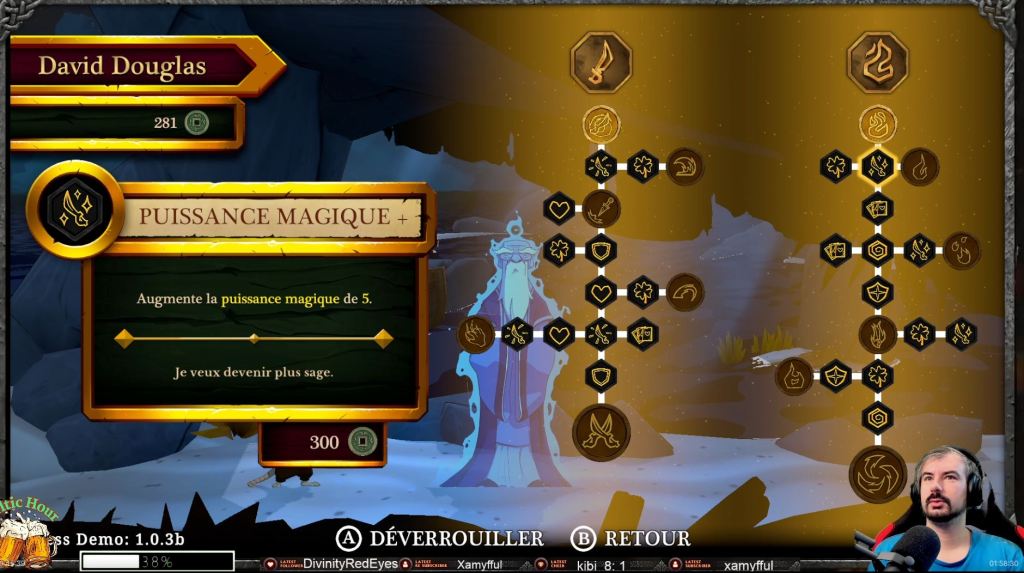Choose the large crossed scimitars node
Image resolution: width=1024 pixels, height=573 pixels.
pyautogui.click(x=601, y=431)
